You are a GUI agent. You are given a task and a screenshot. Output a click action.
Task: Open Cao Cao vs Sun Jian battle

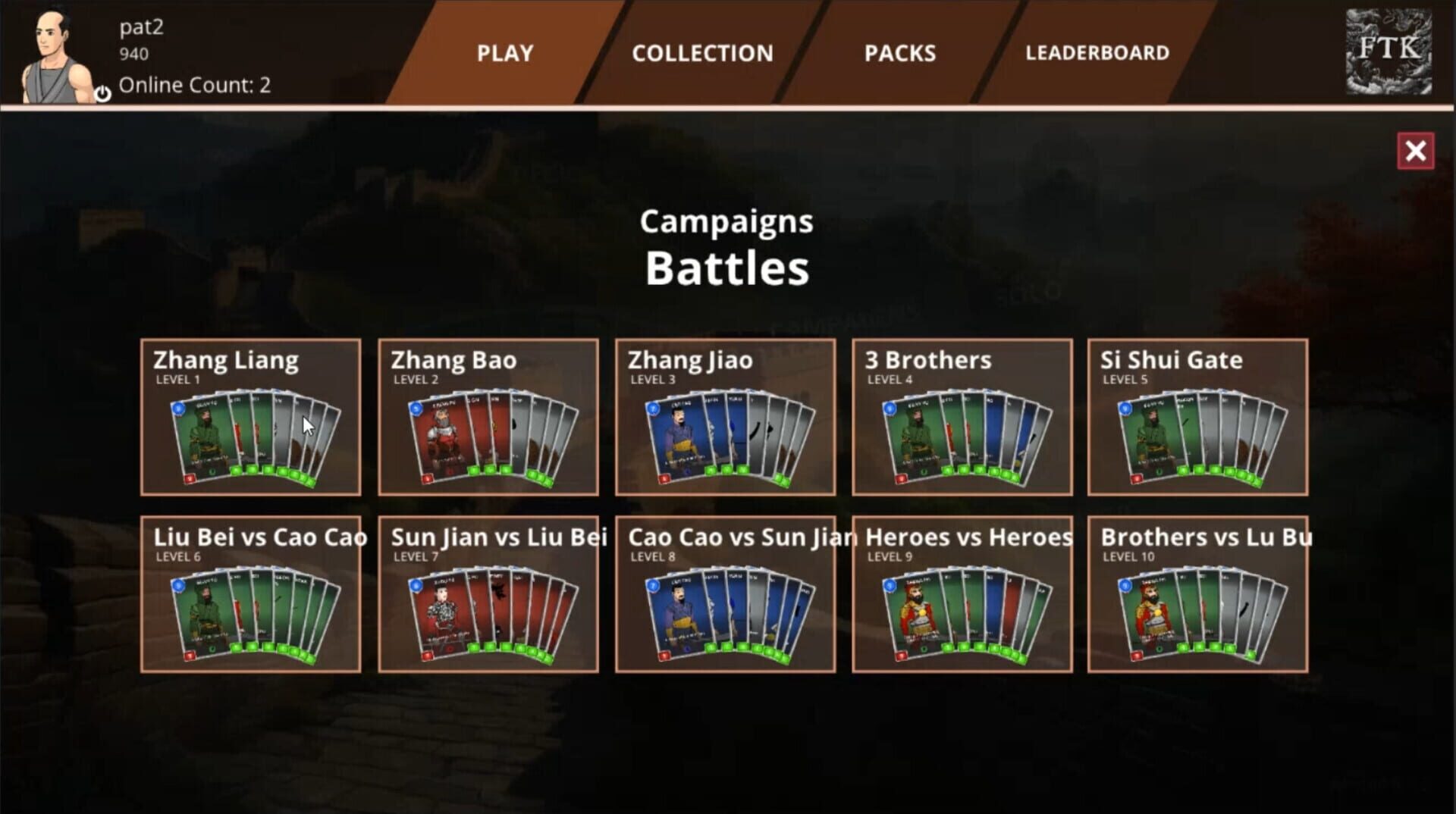(x=724, y=595)
